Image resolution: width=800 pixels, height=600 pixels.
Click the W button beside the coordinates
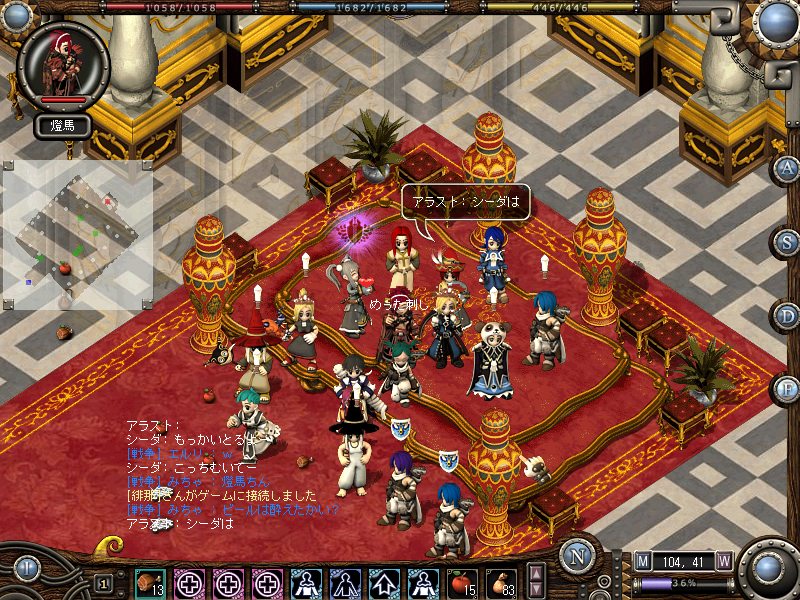tap(723, 561)
